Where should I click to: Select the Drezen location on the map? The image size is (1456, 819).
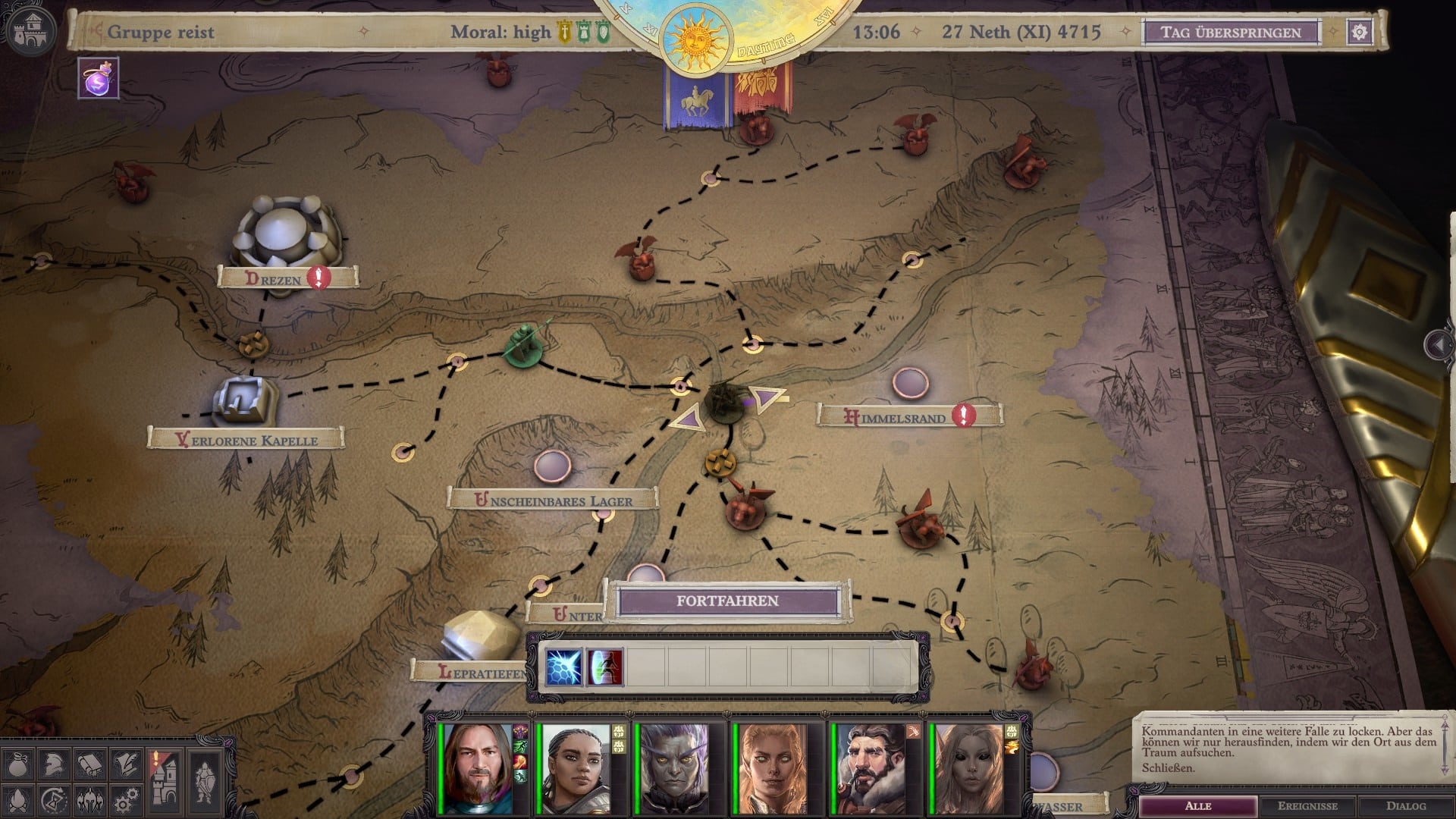click(275, 279)
